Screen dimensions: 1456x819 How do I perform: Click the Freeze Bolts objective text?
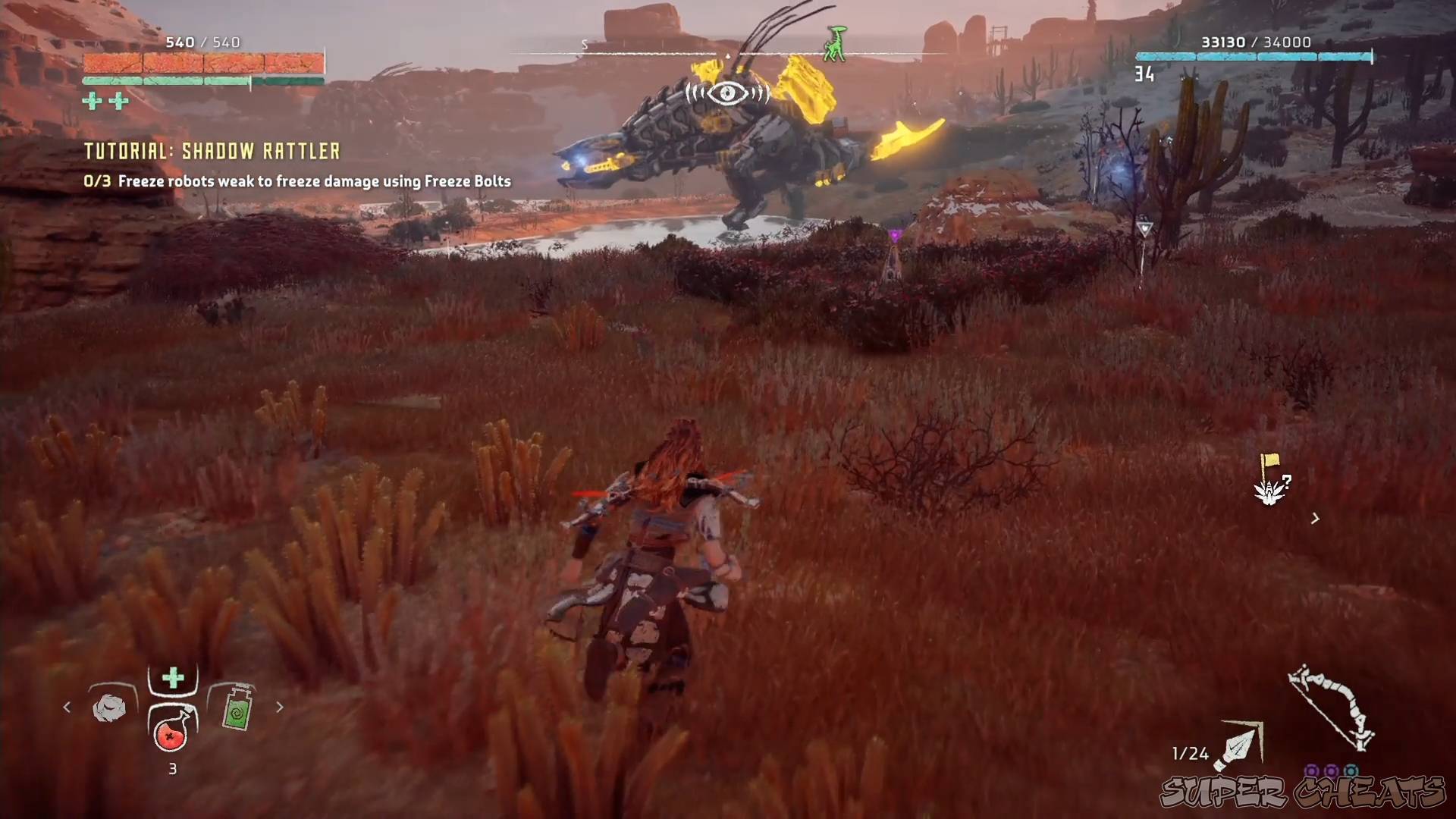(297, 181)
